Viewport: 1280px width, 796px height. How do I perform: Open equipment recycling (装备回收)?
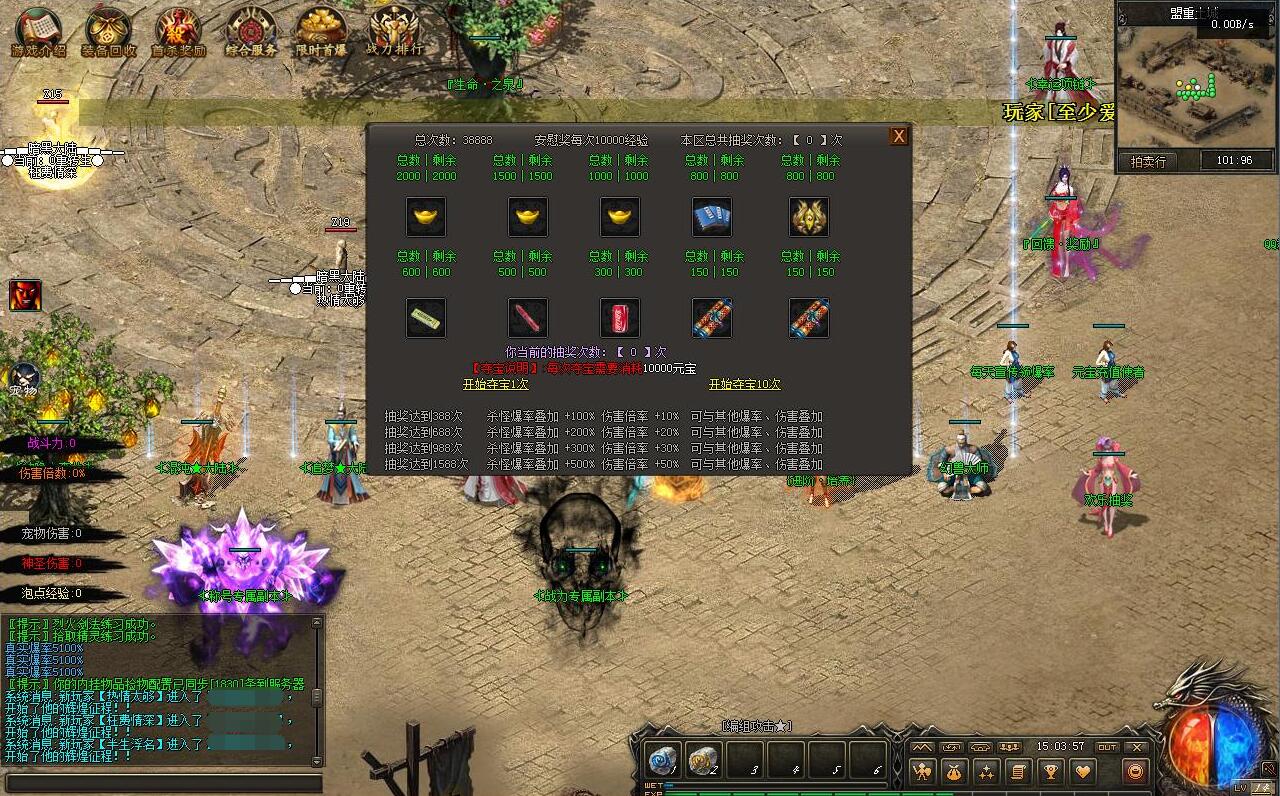[x=108, y=31]
